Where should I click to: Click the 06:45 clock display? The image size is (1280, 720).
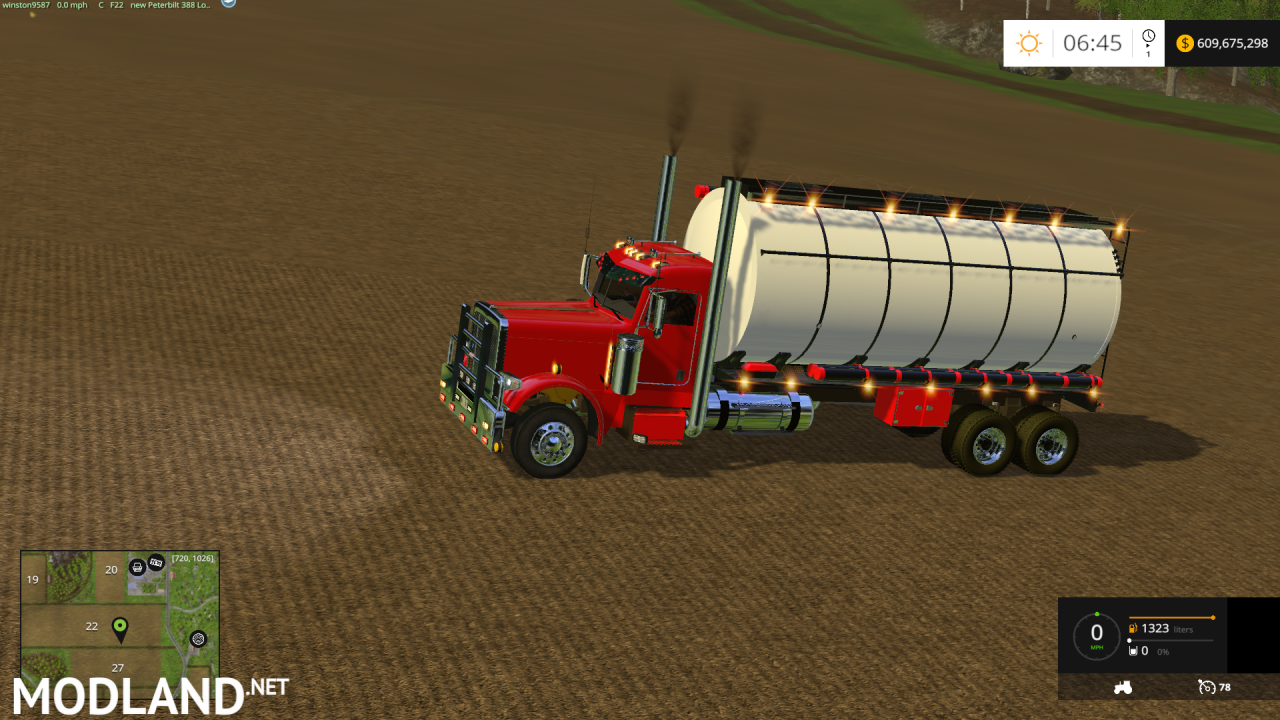pyautogui.click(x=1090, y=43)
